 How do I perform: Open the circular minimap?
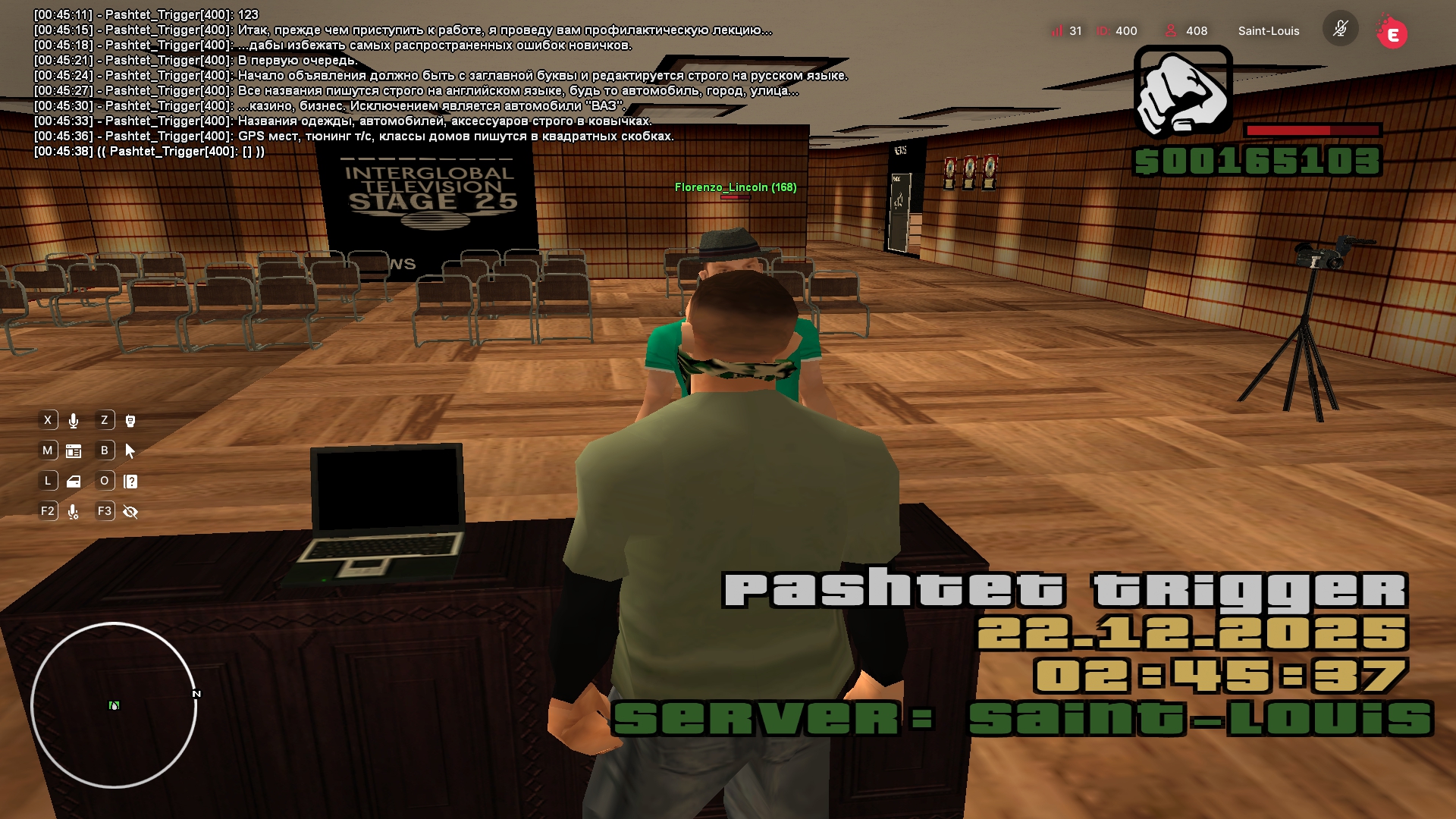point(114,705)
